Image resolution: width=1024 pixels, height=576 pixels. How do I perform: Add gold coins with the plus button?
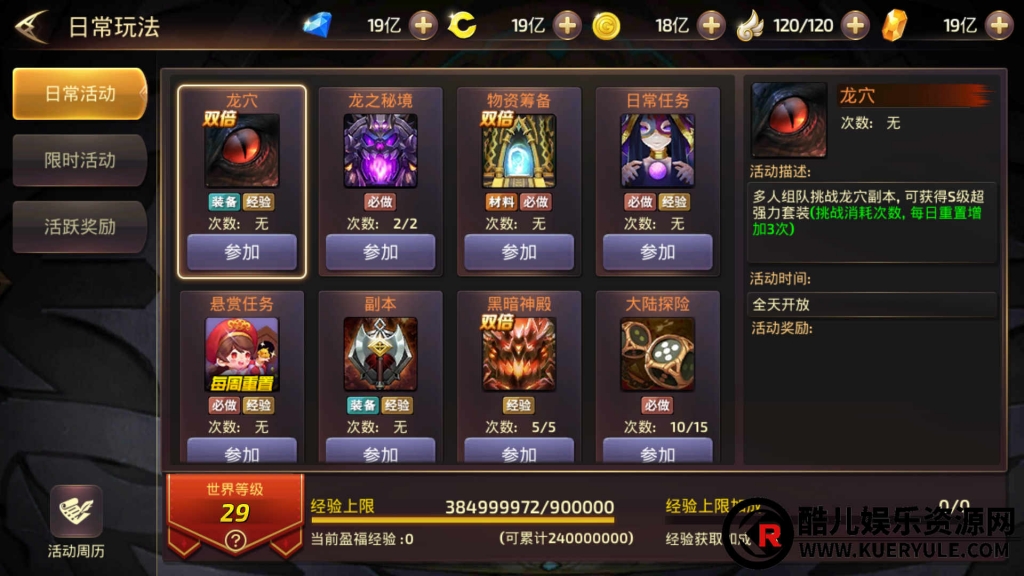tap(712, 25)
